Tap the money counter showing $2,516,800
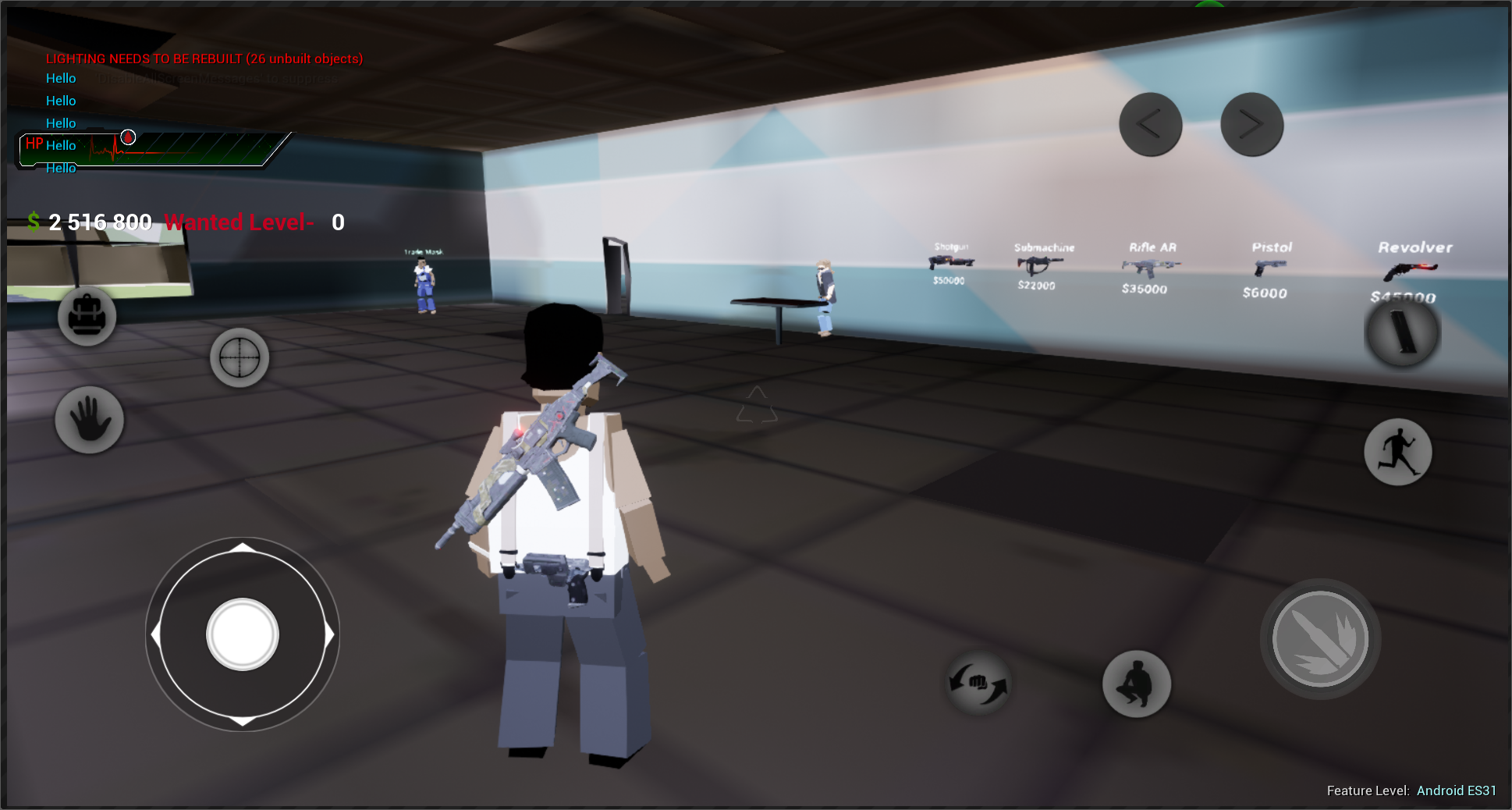Image resolution: width=1512 pixels, height=810 pixels. (90, 222)
